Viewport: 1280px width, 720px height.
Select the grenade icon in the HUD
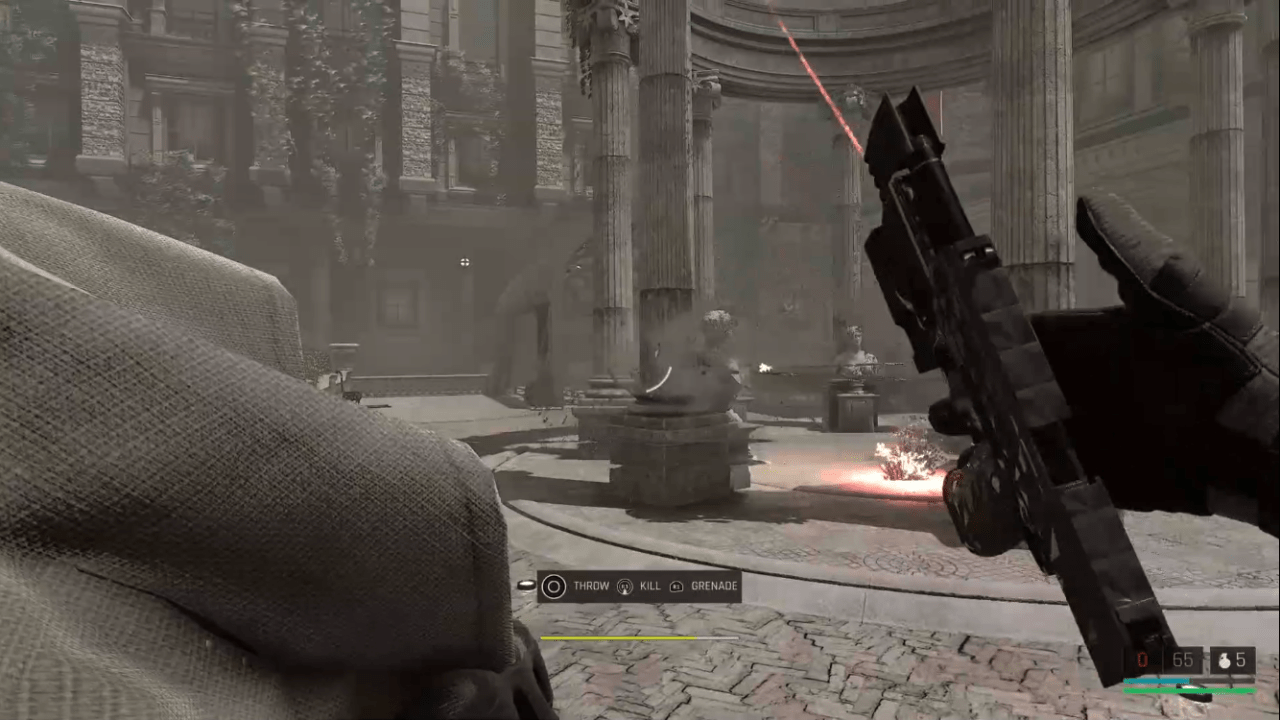coord(1222,660)
